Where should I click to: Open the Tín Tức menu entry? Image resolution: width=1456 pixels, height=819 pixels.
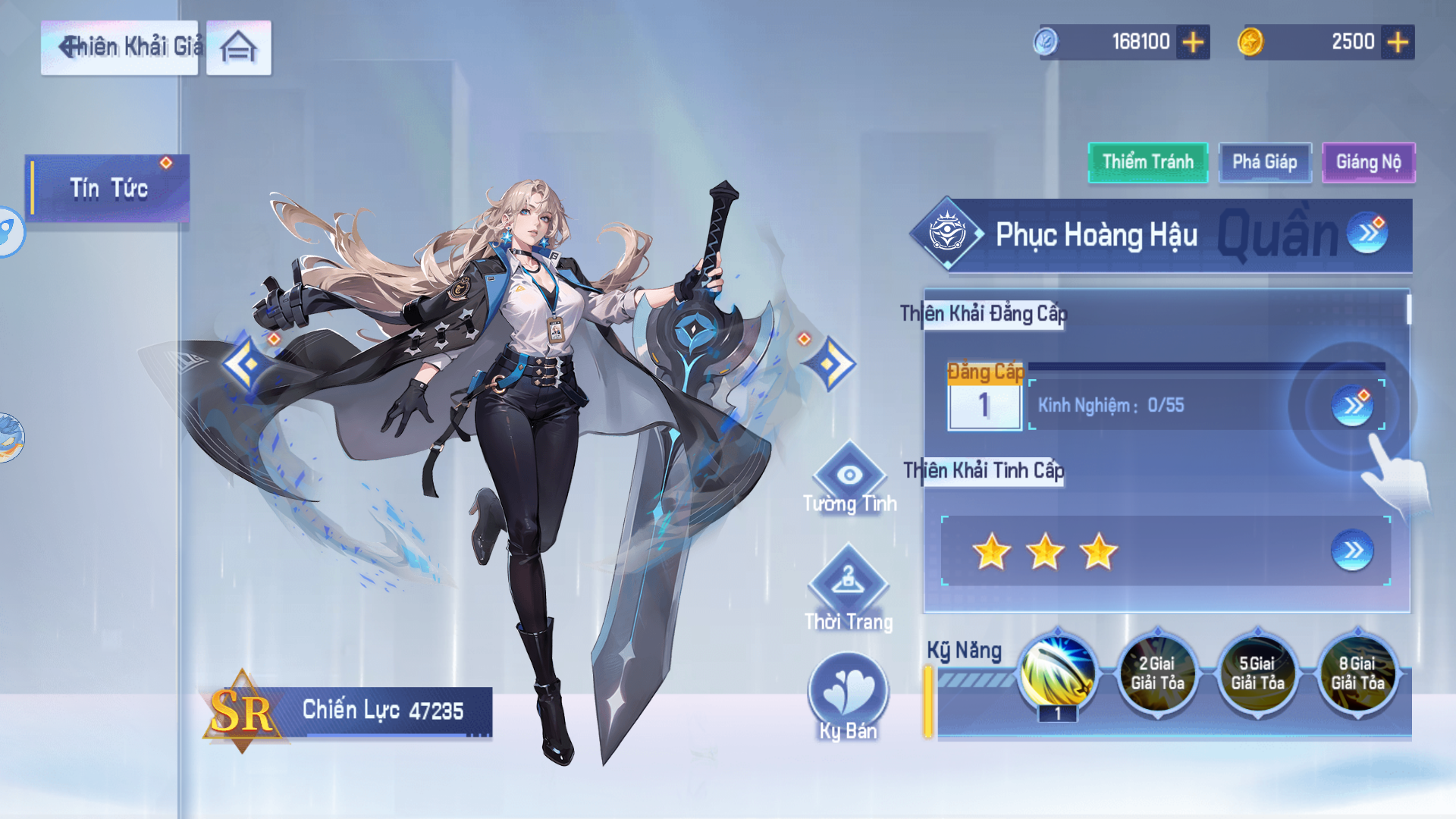point(106,187)
